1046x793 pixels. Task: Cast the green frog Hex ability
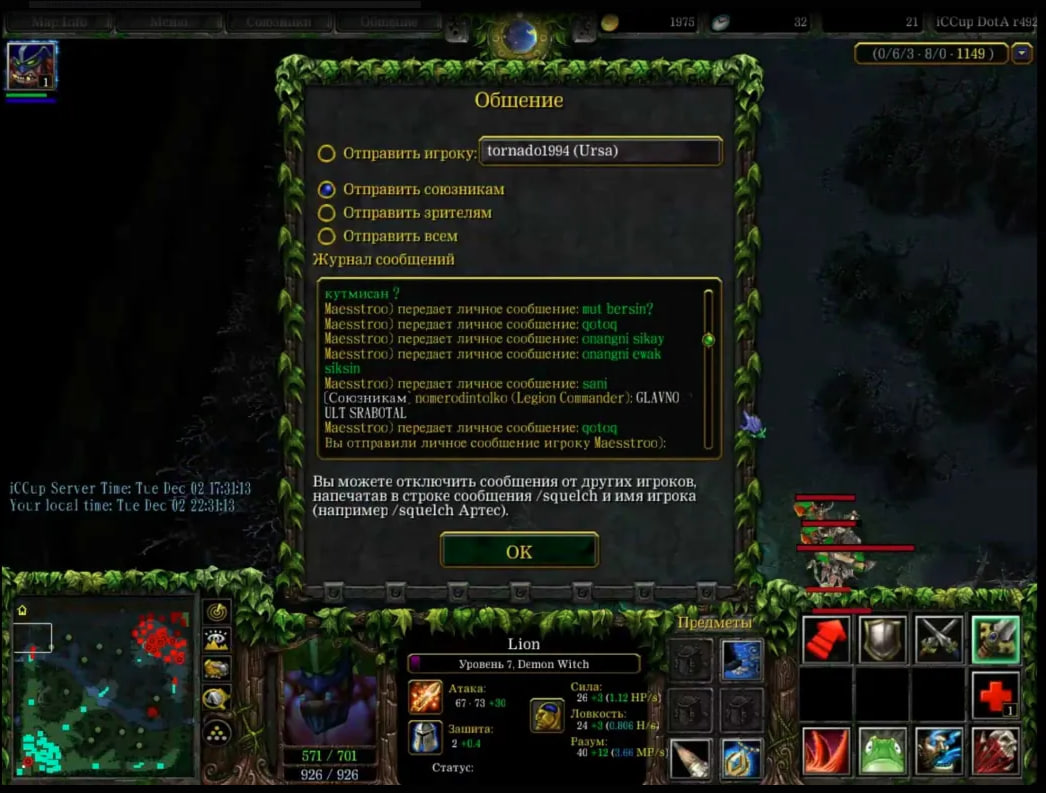pos(883,752)
